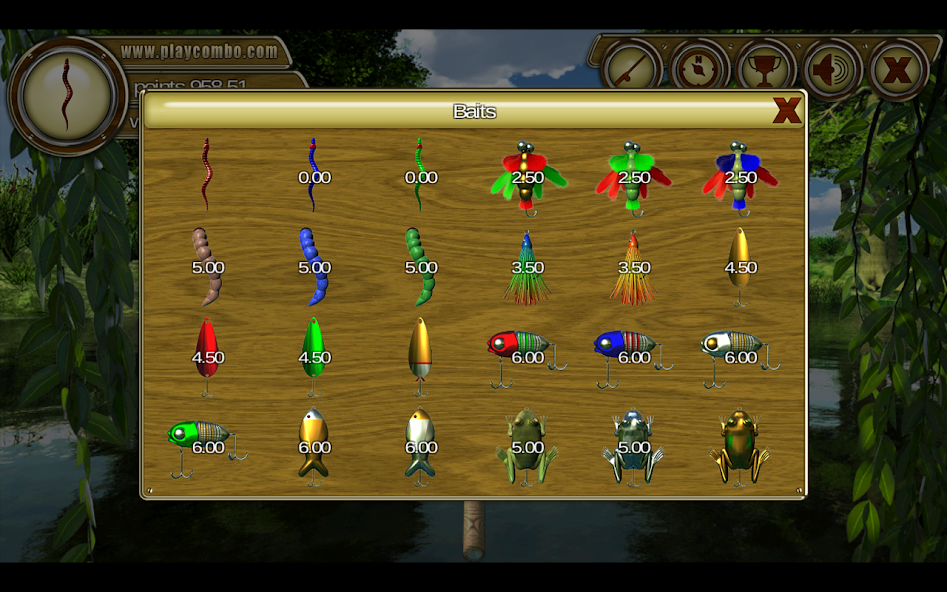This screenshot has height=592, width=947.
Task: Pick the blue grub bait
Action: 313,266
